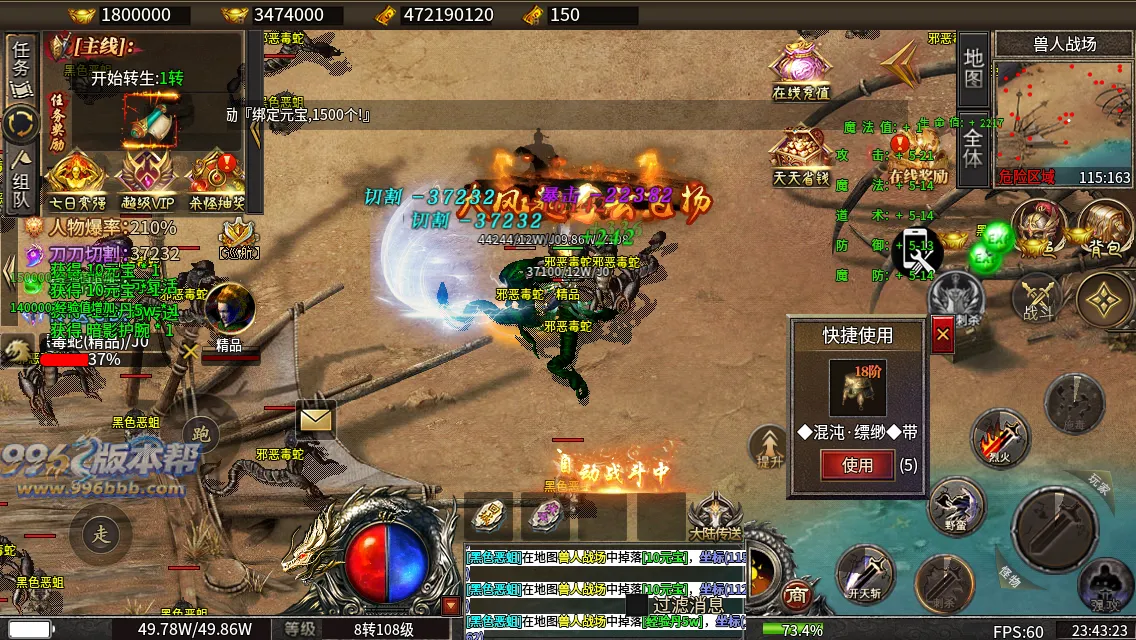Screen dimensions: 1136x640
Task: Open the 大陆传送 teleport menu
Action: (715, 517)
